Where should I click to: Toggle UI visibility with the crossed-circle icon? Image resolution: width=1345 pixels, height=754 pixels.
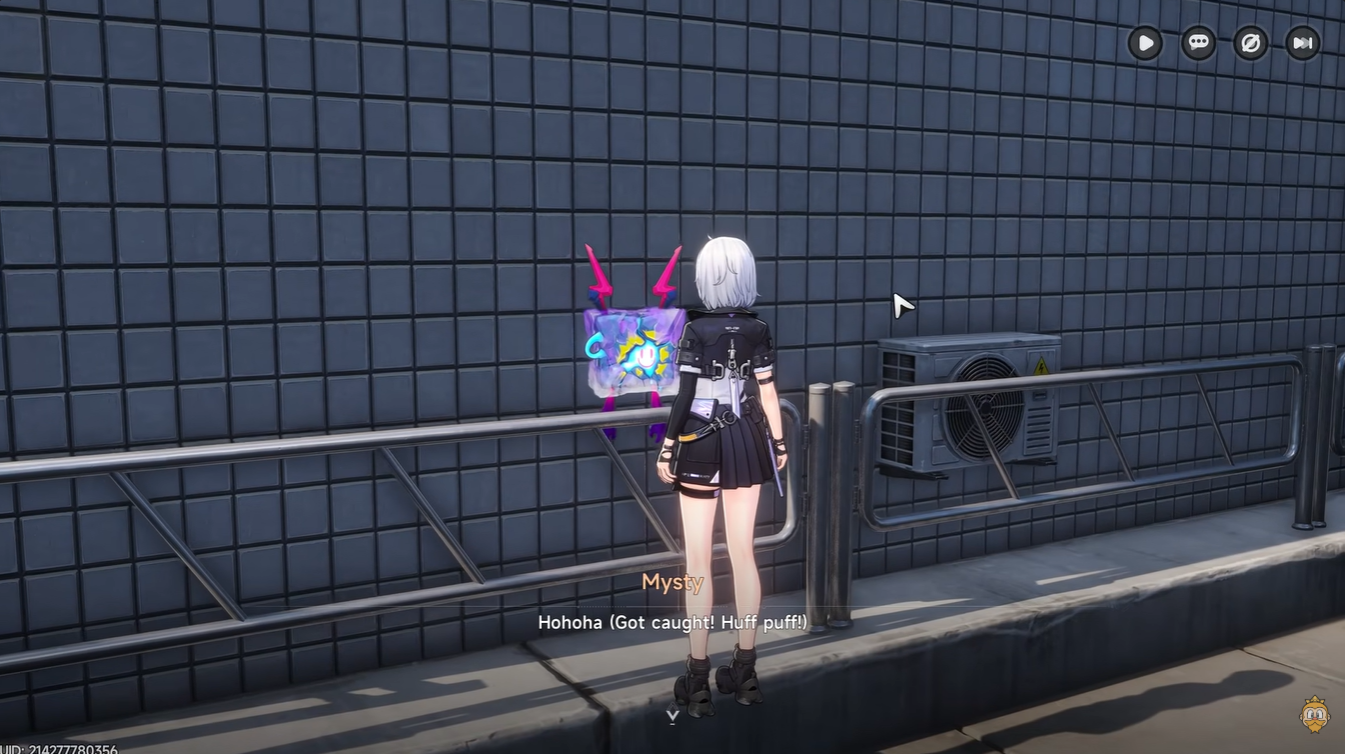[1250, 42]
